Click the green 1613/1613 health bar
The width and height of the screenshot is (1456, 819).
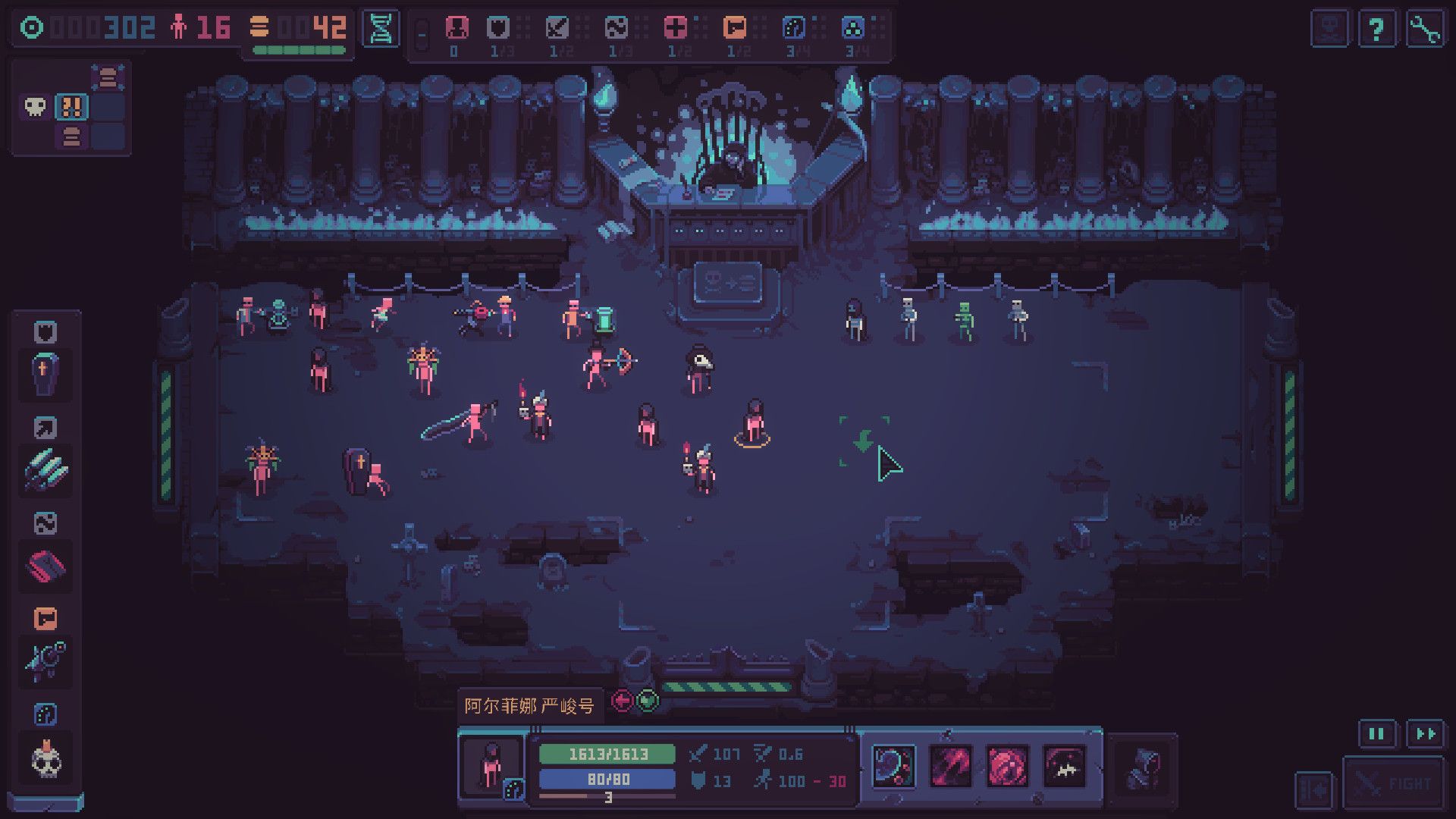(607, 755)
